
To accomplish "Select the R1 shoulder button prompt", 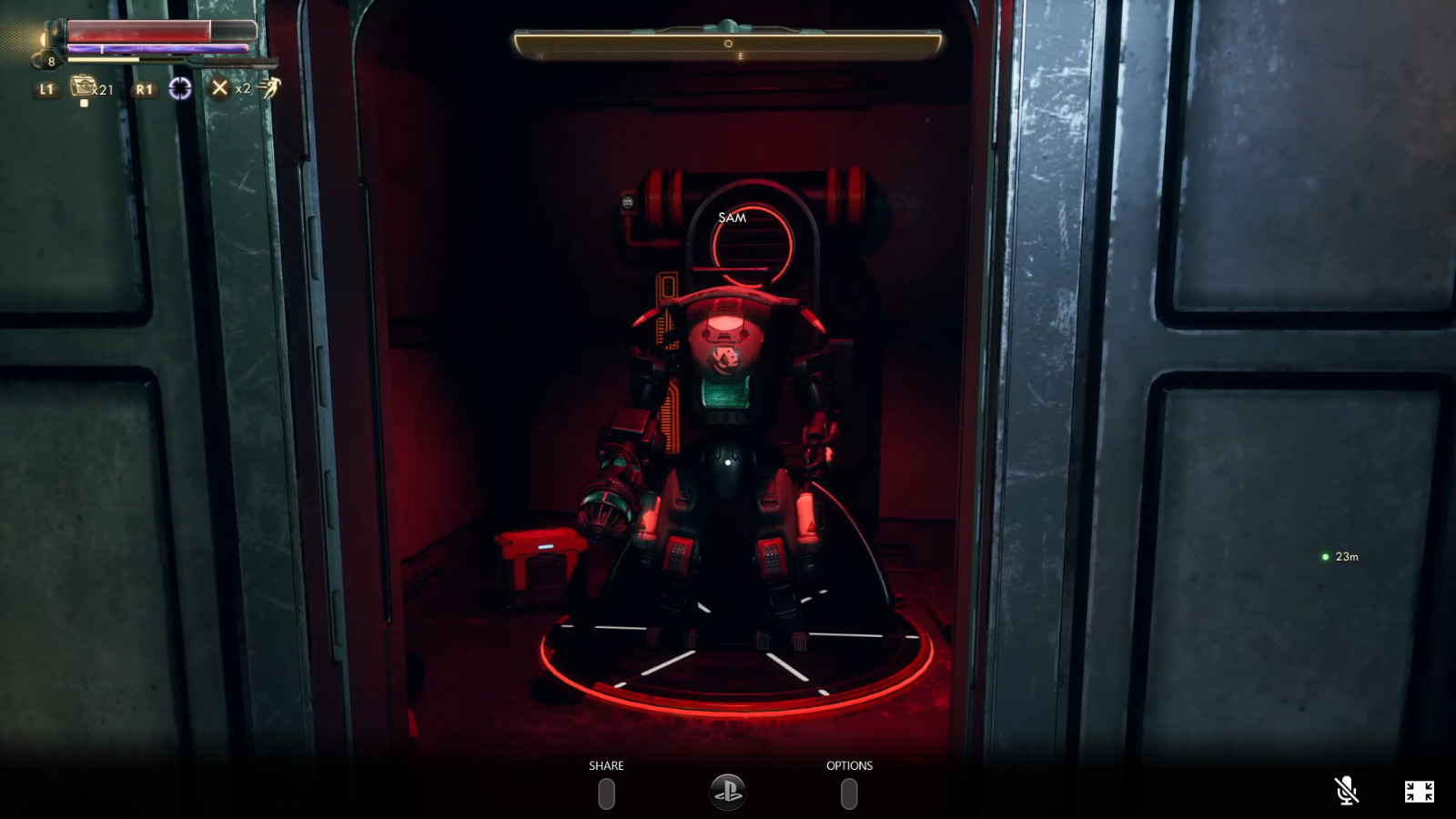I will (144, 89).
